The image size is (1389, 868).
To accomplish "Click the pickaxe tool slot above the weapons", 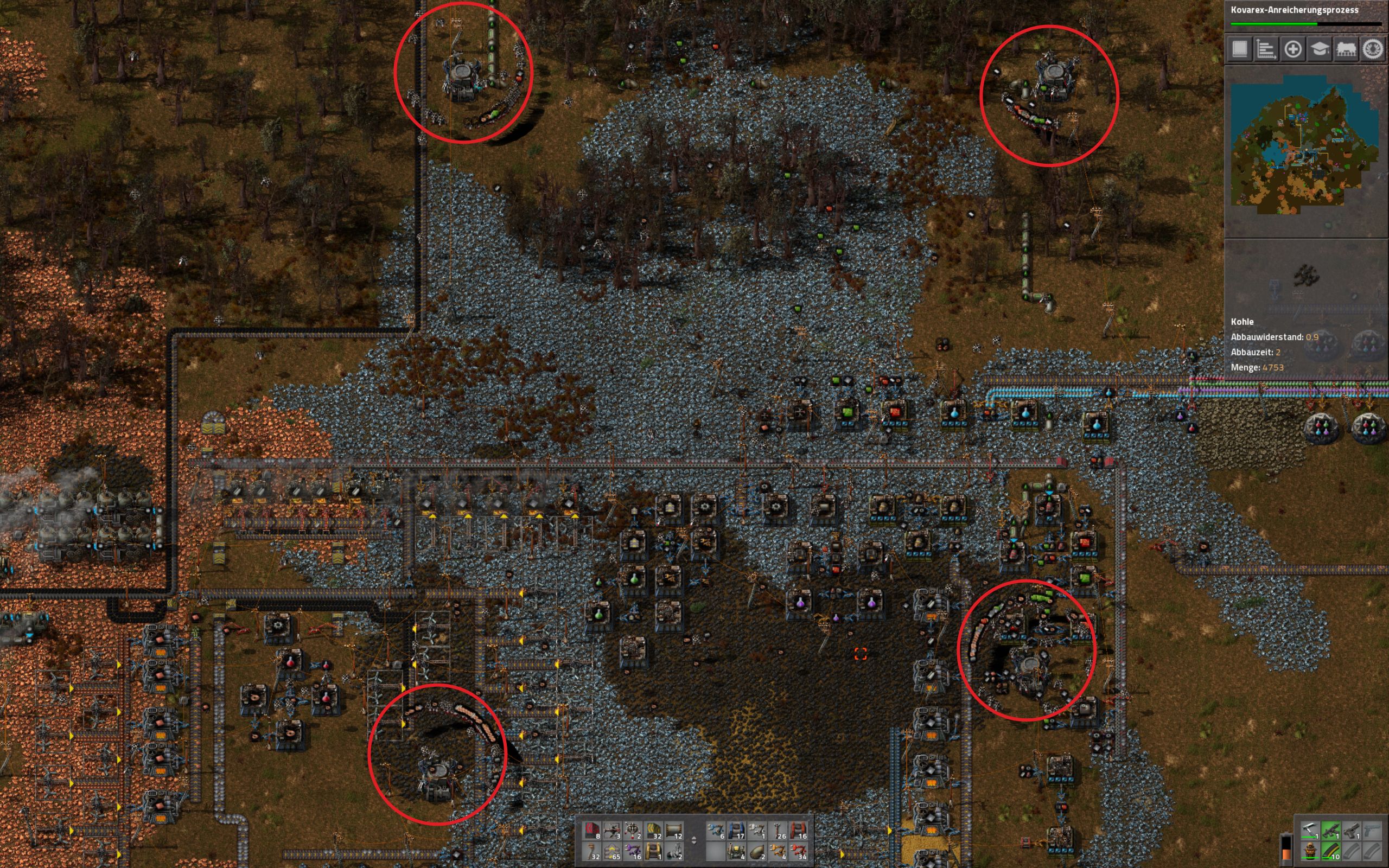I will coord(1310,830).
